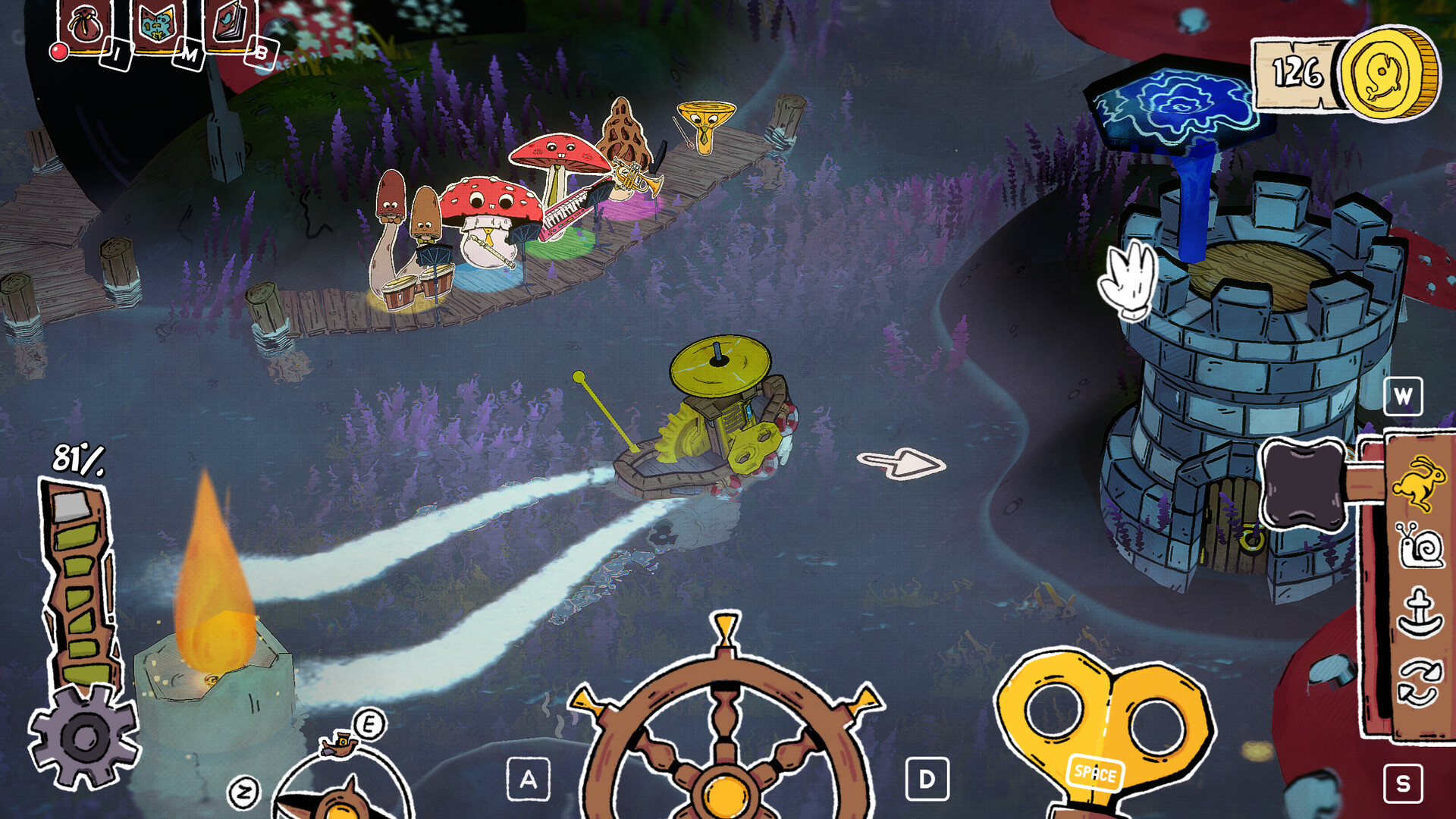Open the inventory bag
The height and width of the screenshot is (819, 1456).
(85, 27)
